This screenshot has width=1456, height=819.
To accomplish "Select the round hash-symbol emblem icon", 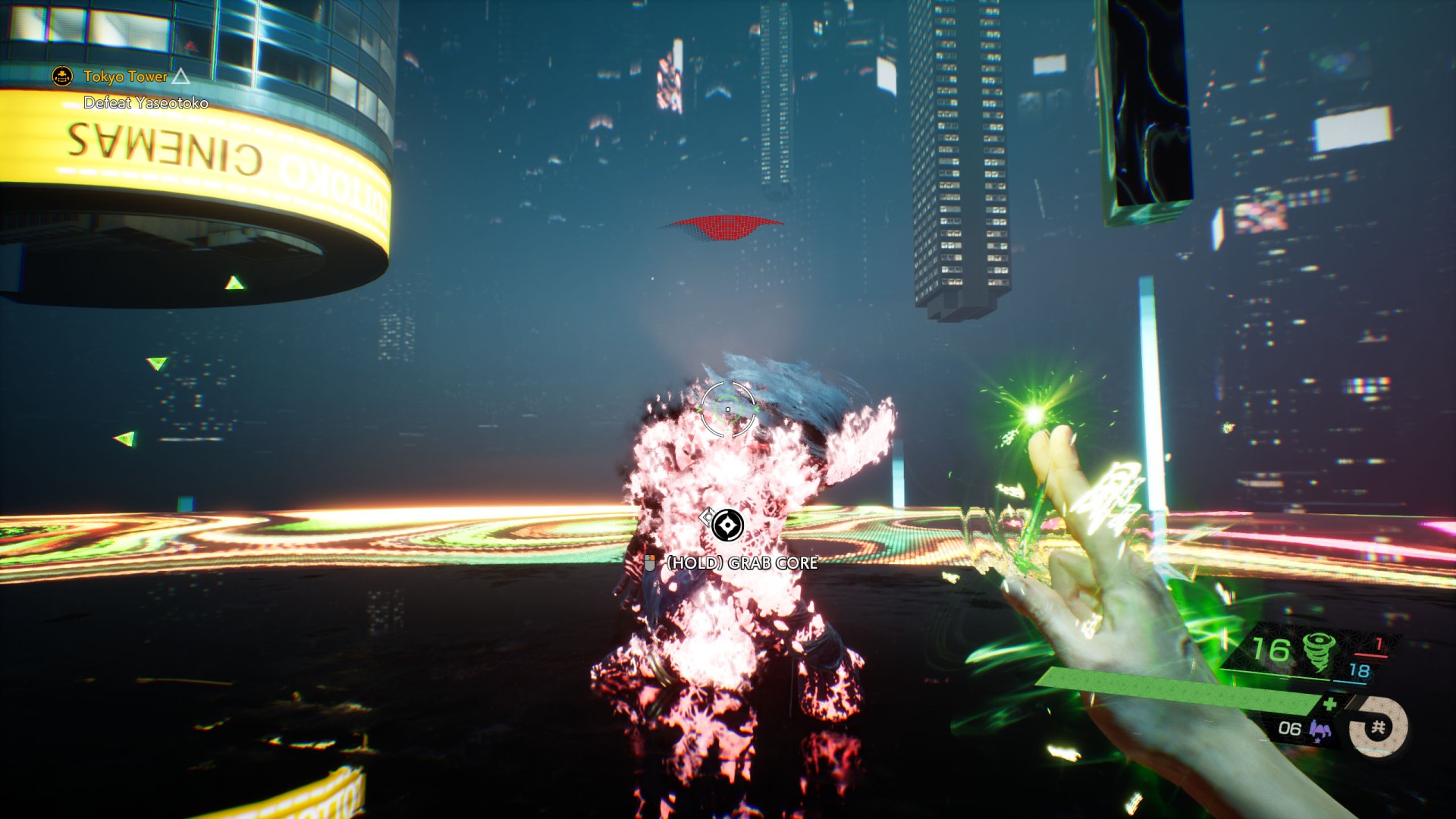I will (x=1378, y=728).
